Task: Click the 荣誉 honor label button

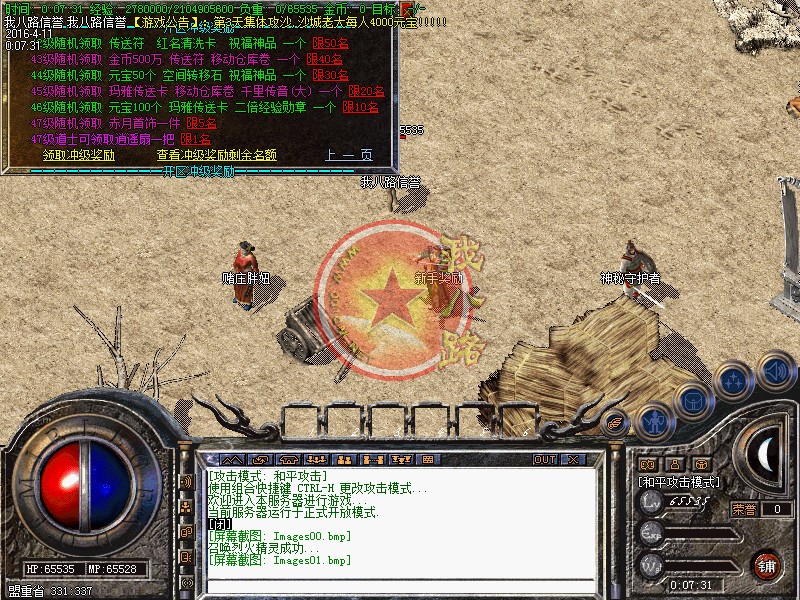Action: click(x=744, y=509)
